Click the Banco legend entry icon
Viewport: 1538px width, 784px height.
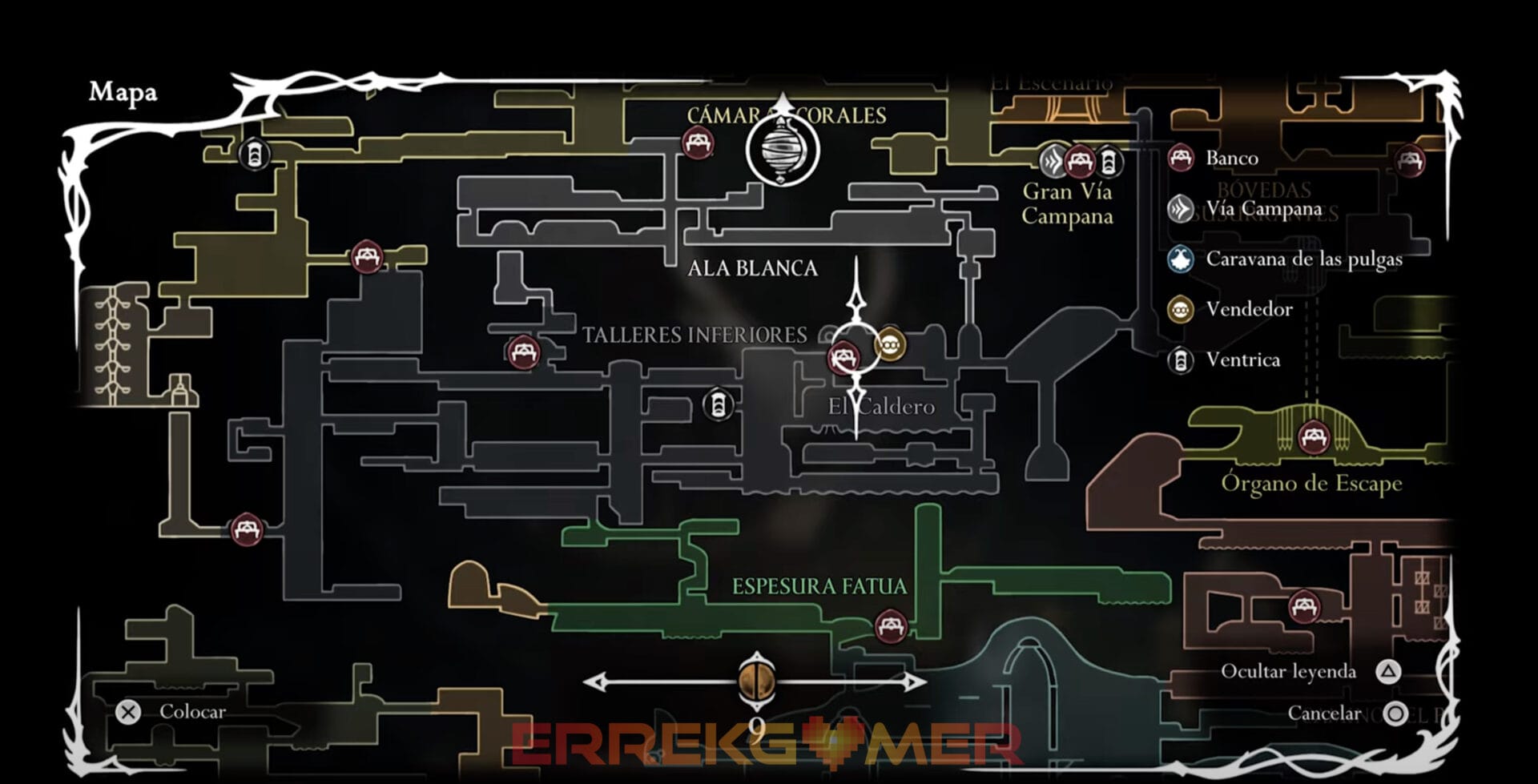pyautogui.click(x=1179, y=158)
